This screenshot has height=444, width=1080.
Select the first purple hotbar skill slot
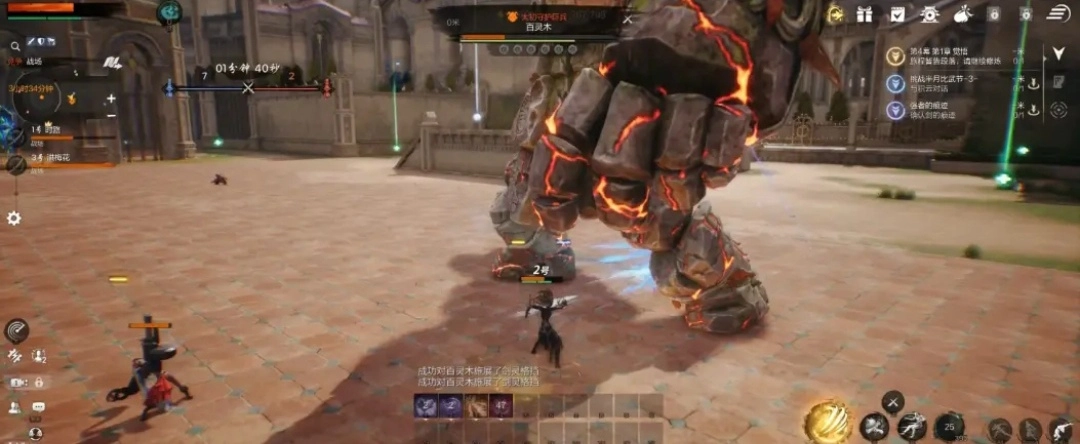(426, 406)
